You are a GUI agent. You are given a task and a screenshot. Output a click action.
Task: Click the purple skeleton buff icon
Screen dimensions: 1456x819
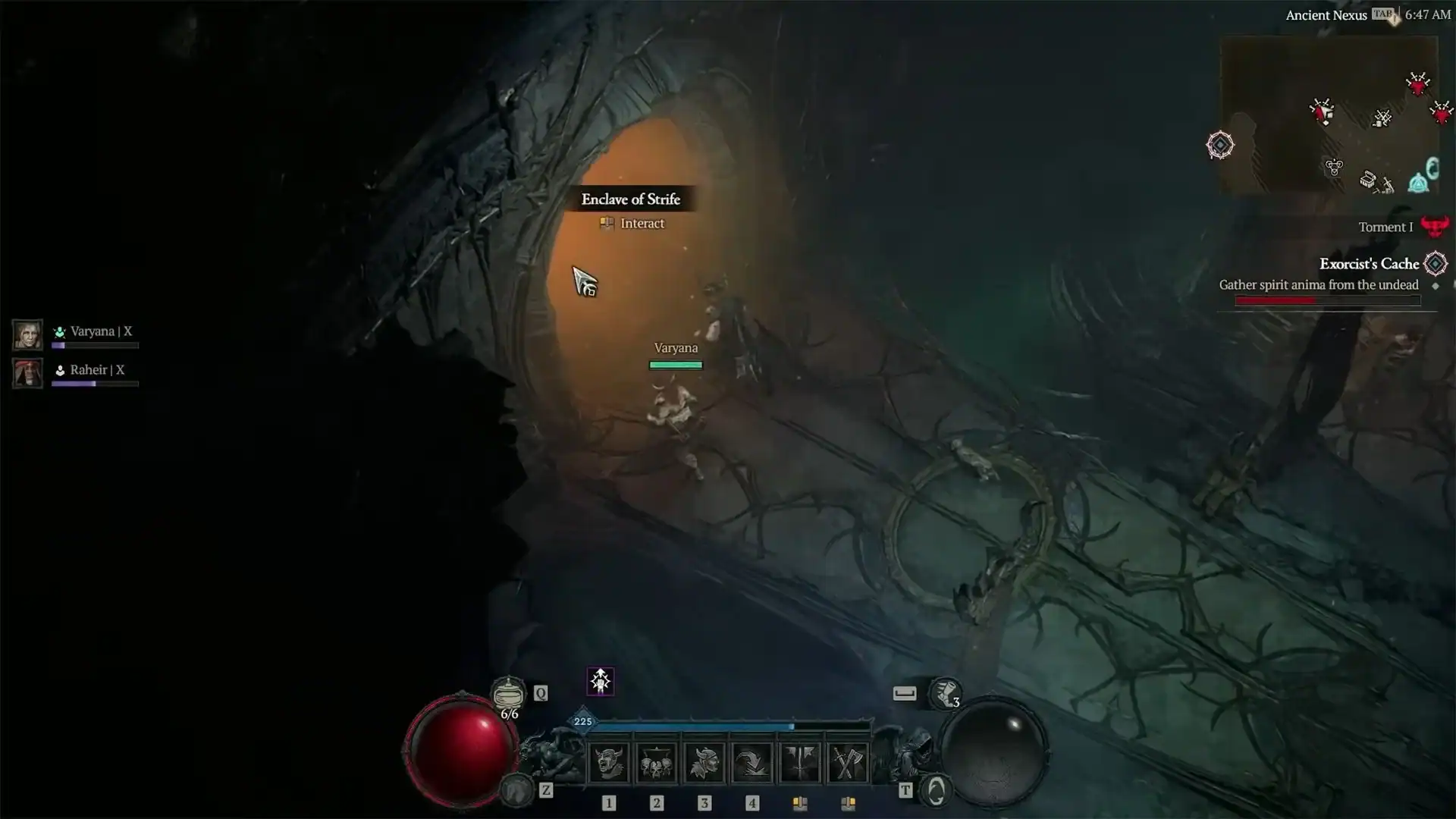click(x=601, y=681)
